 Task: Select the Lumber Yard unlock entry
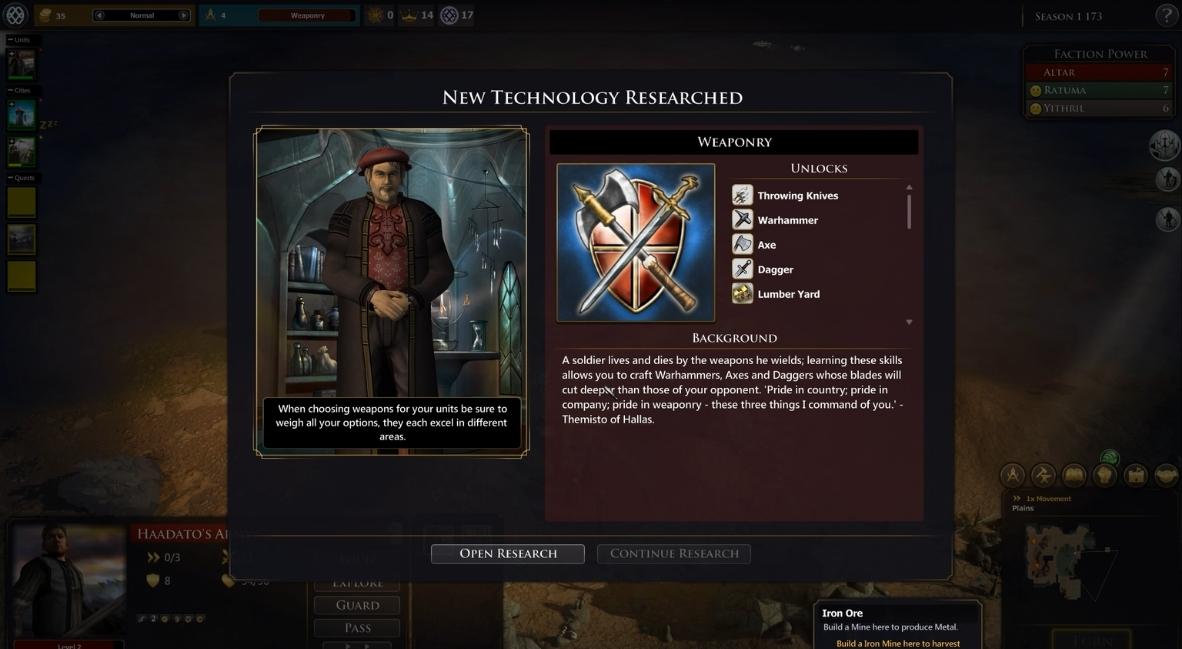(x=788, y=294)
